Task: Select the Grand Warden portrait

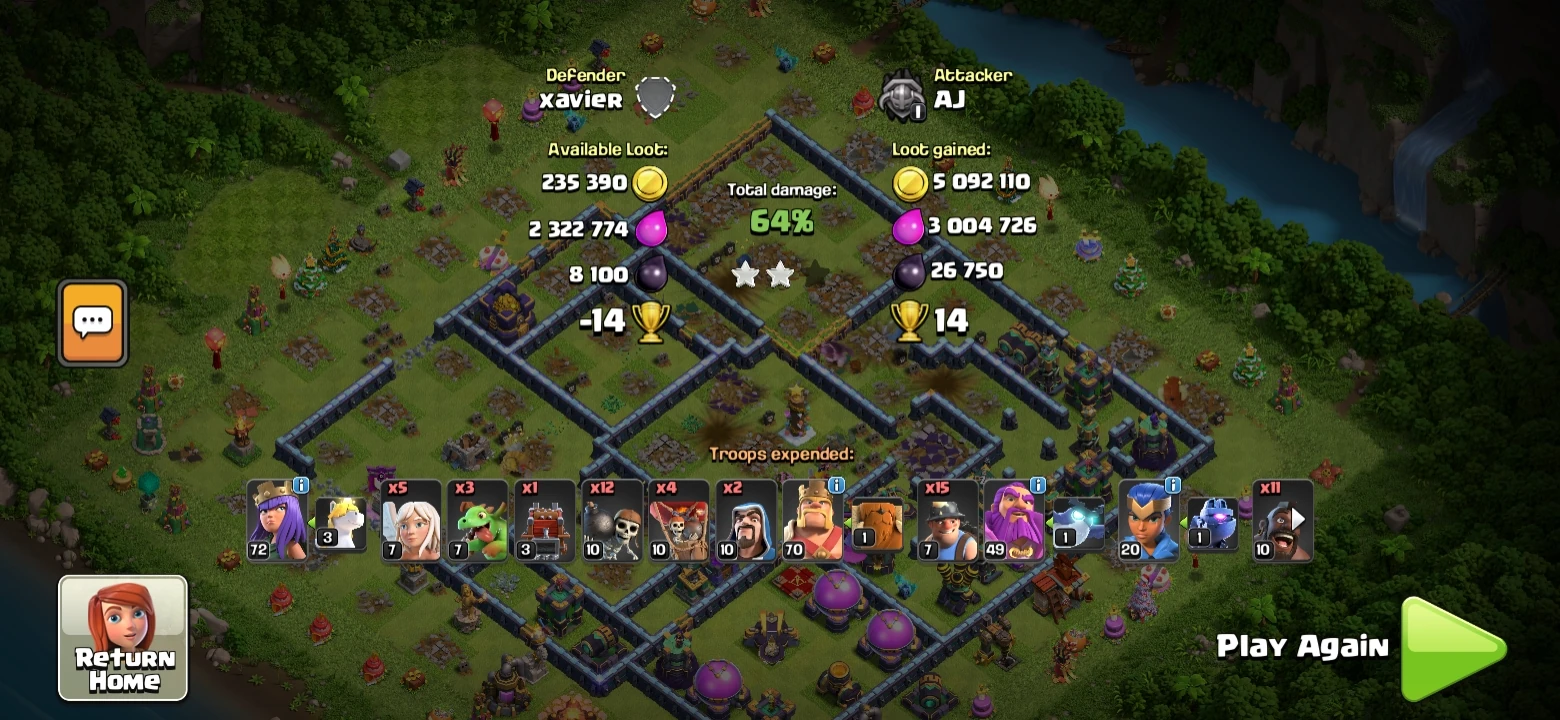Action: (1012, 522)
